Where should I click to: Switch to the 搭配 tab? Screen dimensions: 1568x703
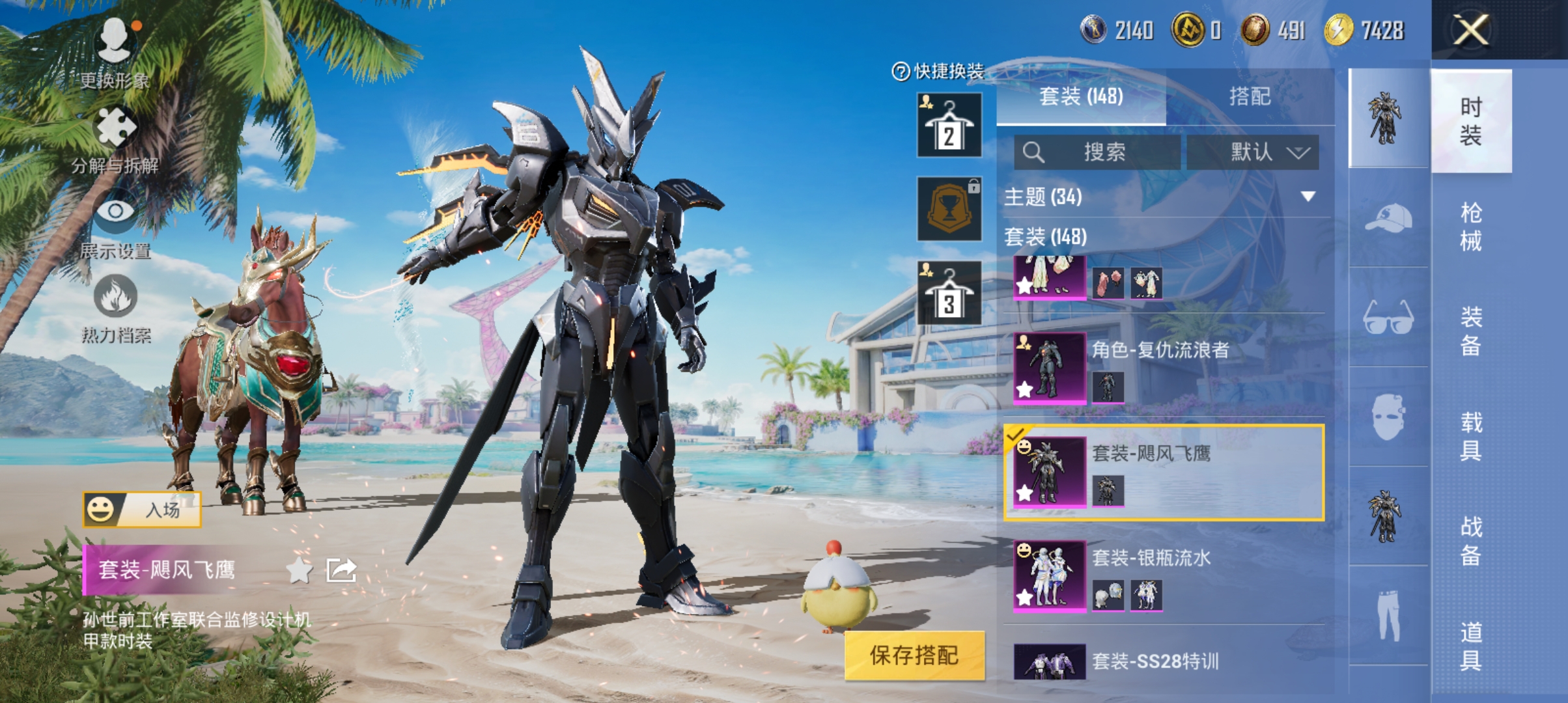tap(1250, 97)
